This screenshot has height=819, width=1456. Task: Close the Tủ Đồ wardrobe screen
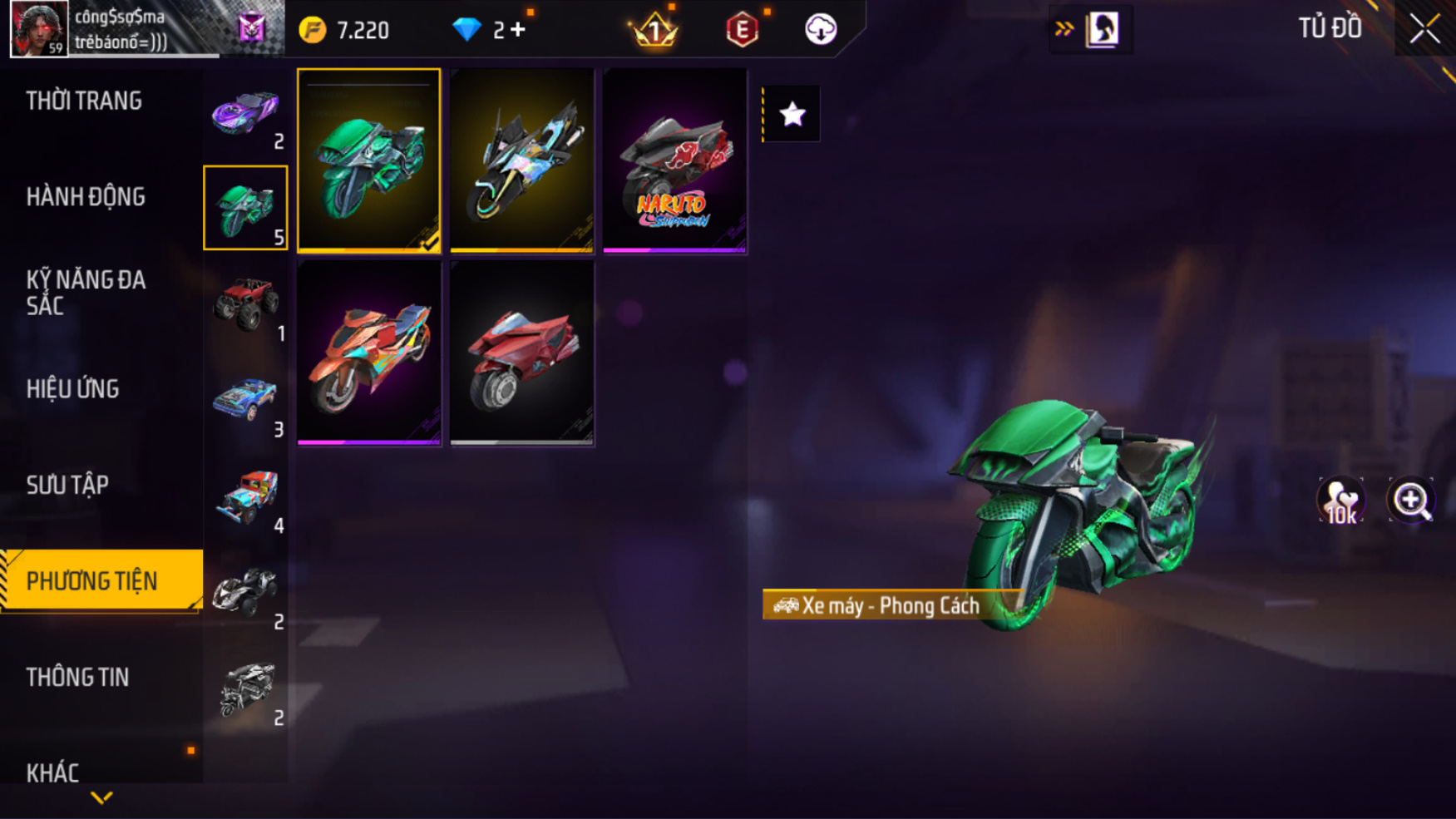click(x=1424, y=30)
